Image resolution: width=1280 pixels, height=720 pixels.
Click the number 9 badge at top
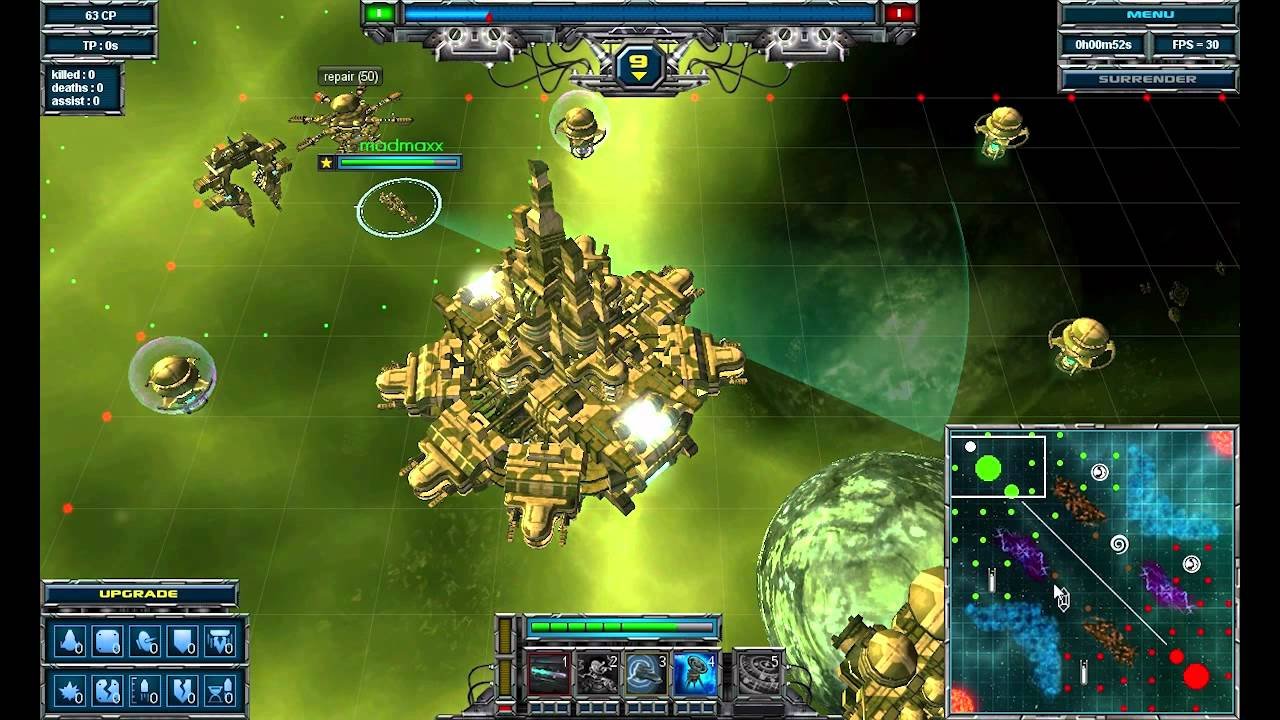pyautogui.click(x=638, y=68)
